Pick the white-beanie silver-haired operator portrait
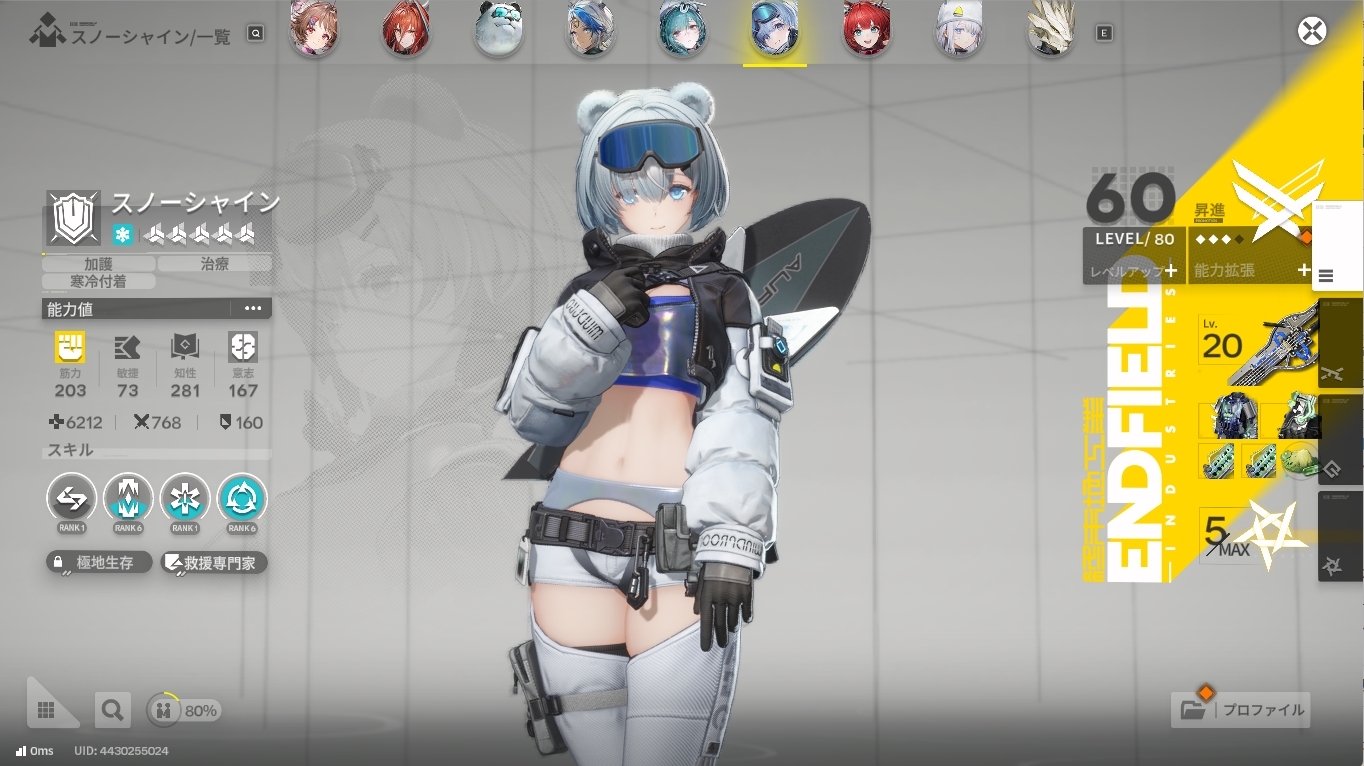This screenshot has width=1364, height=766. coord(959,31)
